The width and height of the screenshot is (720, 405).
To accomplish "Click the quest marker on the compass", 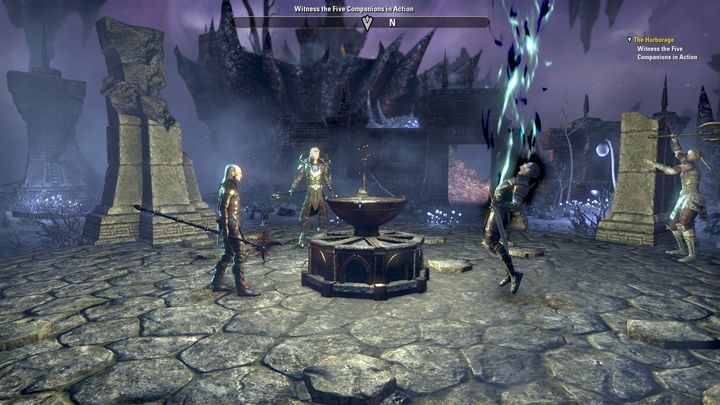I will tap(367, 22).
